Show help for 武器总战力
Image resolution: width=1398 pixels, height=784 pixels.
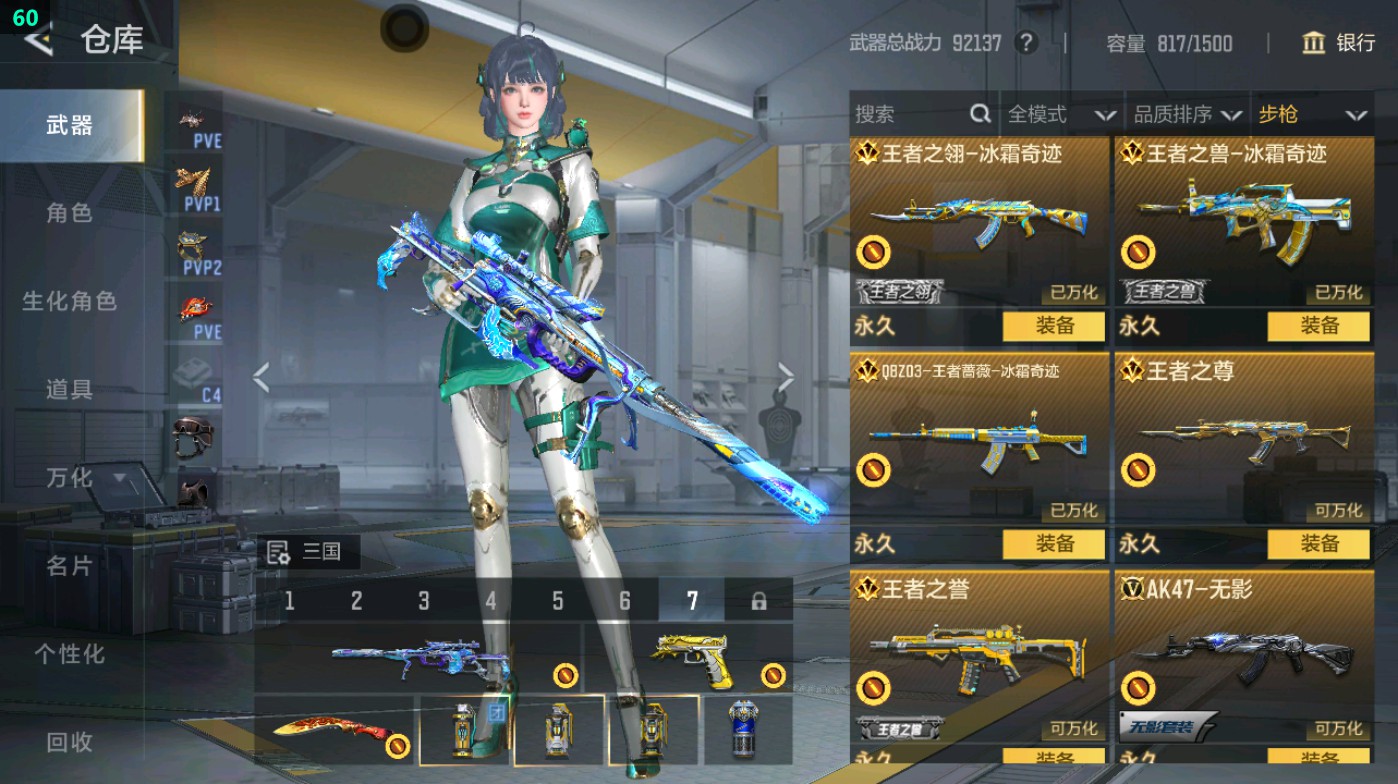pyautogui.click(x=1025, y=43)
